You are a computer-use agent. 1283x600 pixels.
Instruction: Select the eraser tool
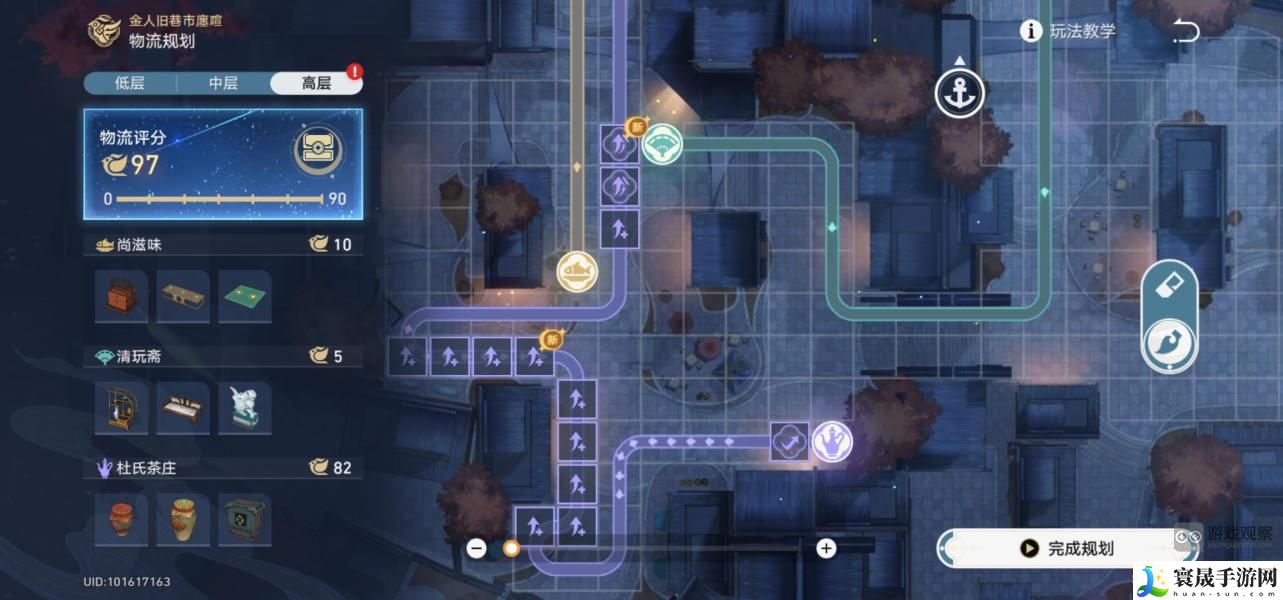(1169, 287)
